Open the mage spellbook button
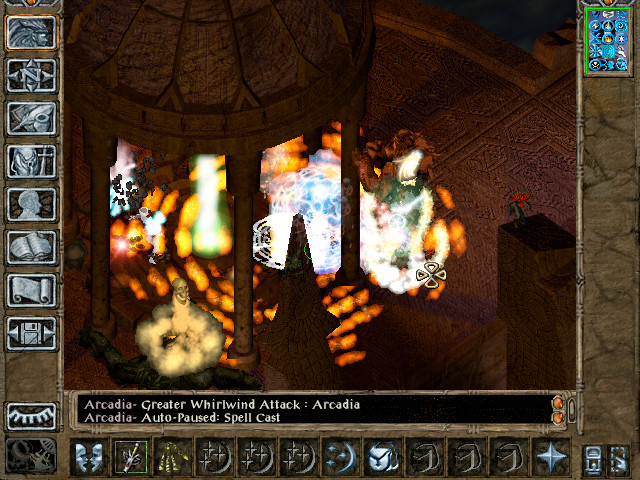Image resolution: width=640 pixels, height=480 pixels. click(32, 247)
